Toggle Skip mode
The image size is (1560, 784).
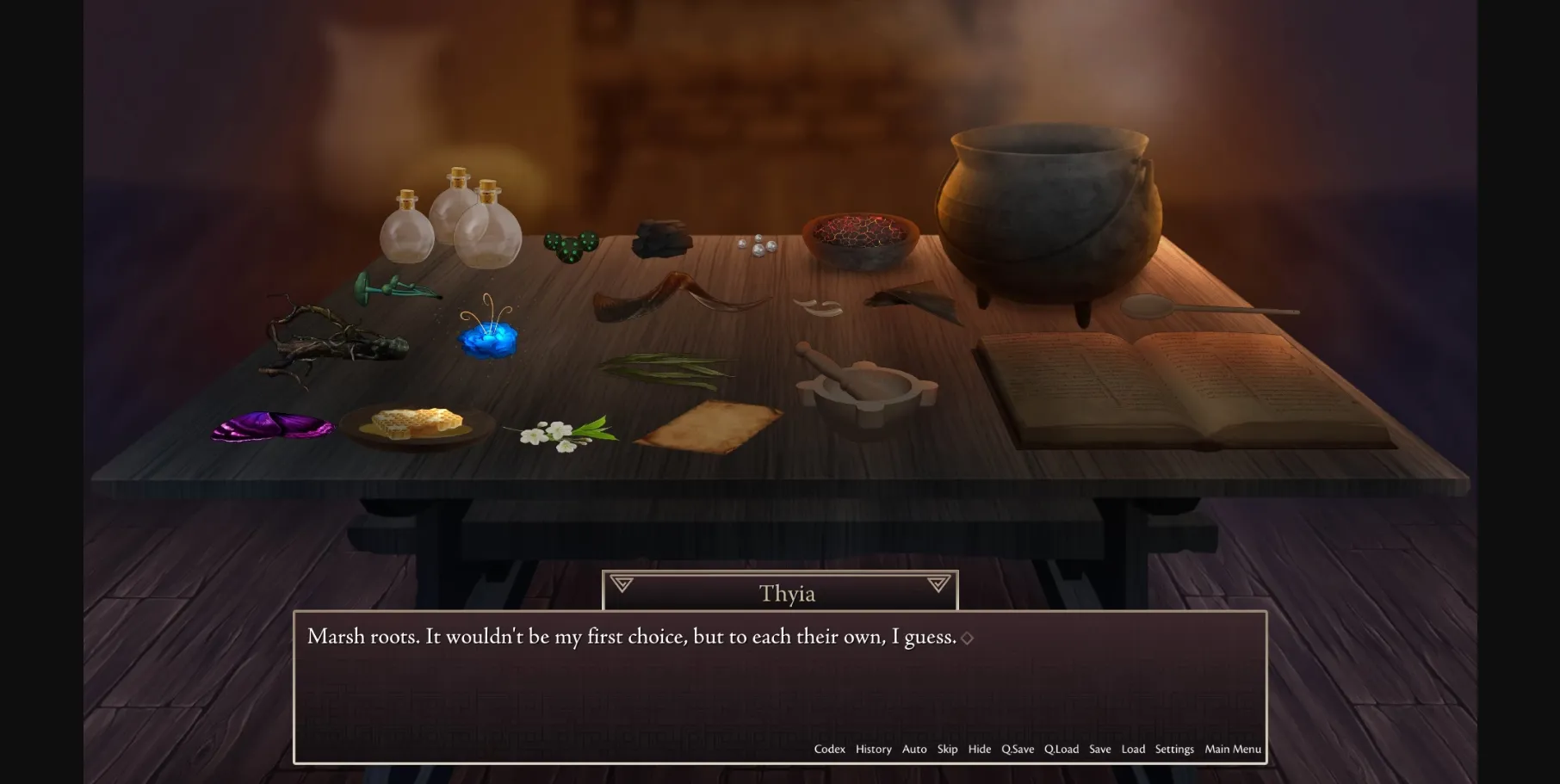tap(947, 750)
